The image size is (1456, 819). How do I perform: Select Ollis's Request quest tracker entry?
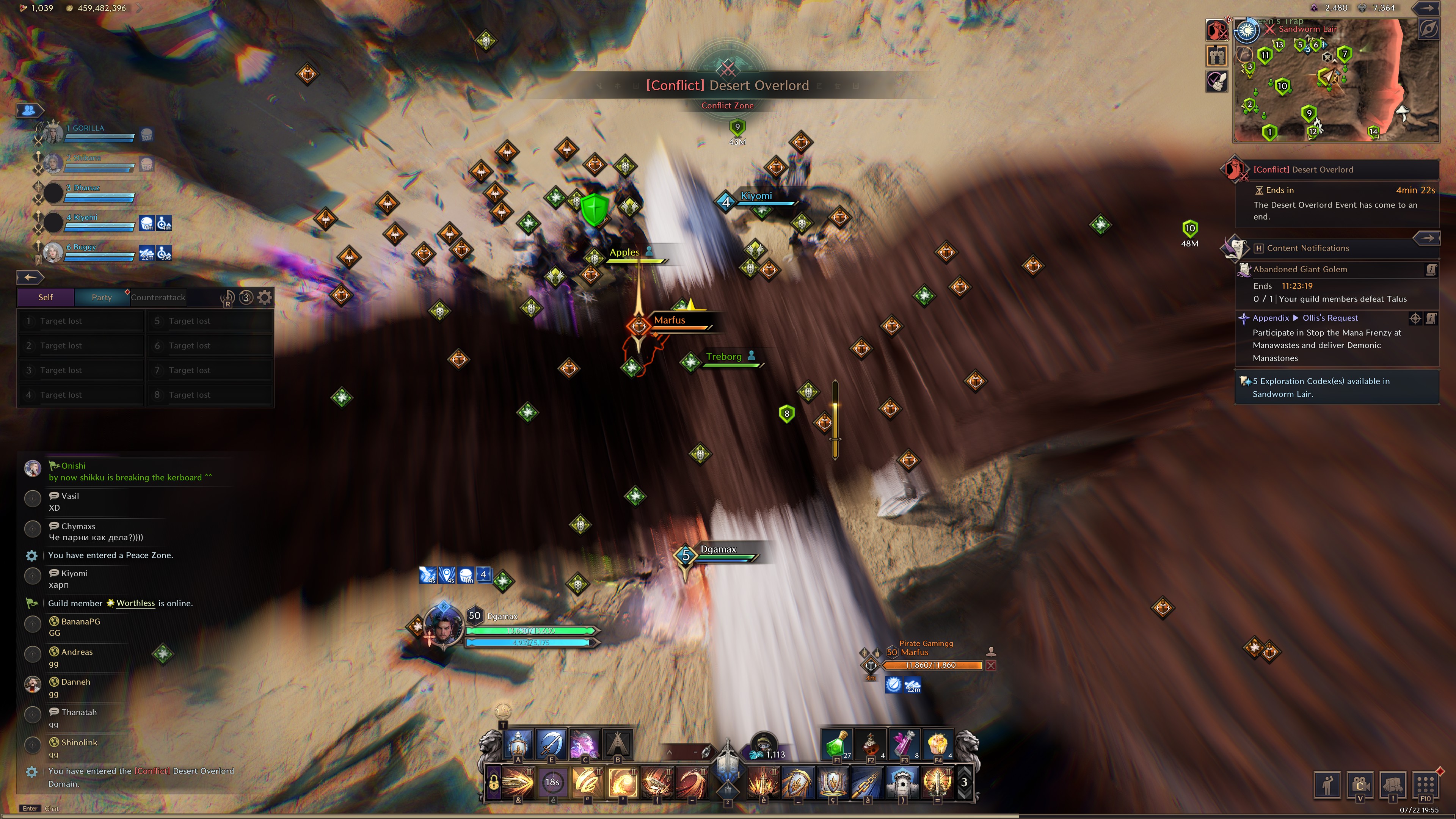coord(1329,318)
